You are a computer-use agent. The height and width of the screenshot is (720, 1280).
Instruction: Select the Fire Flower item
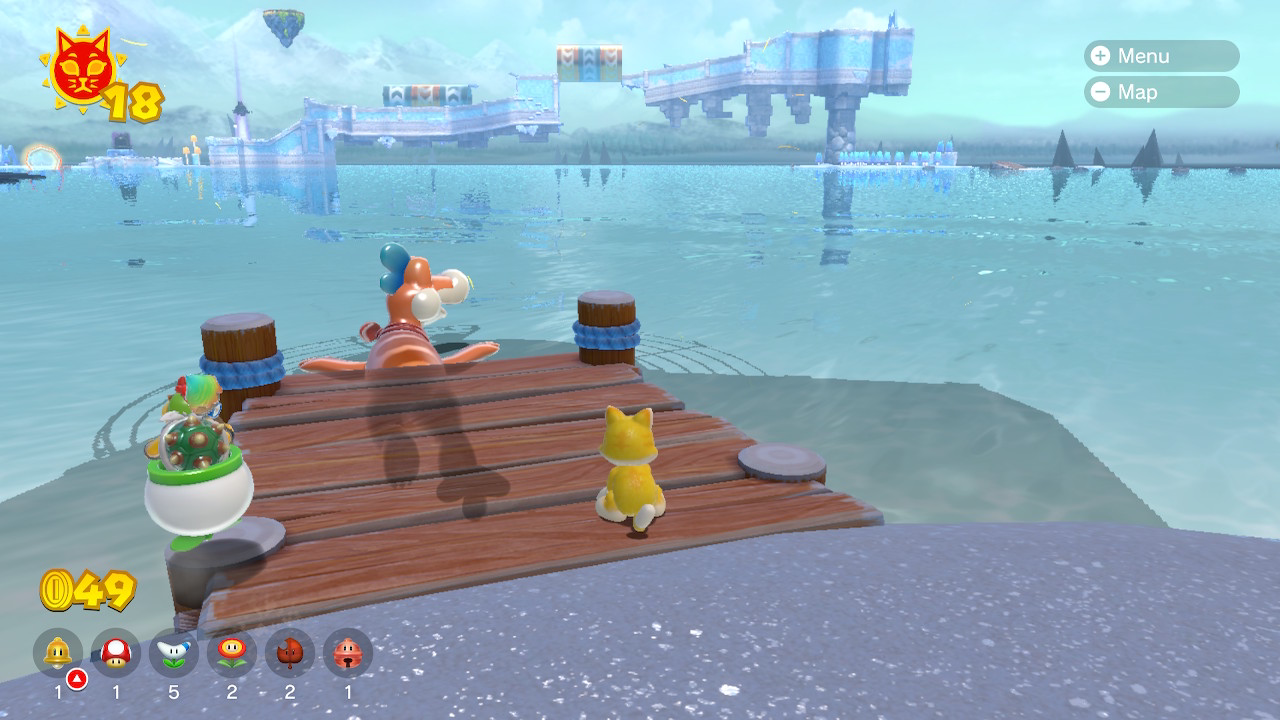coord(232,653)
